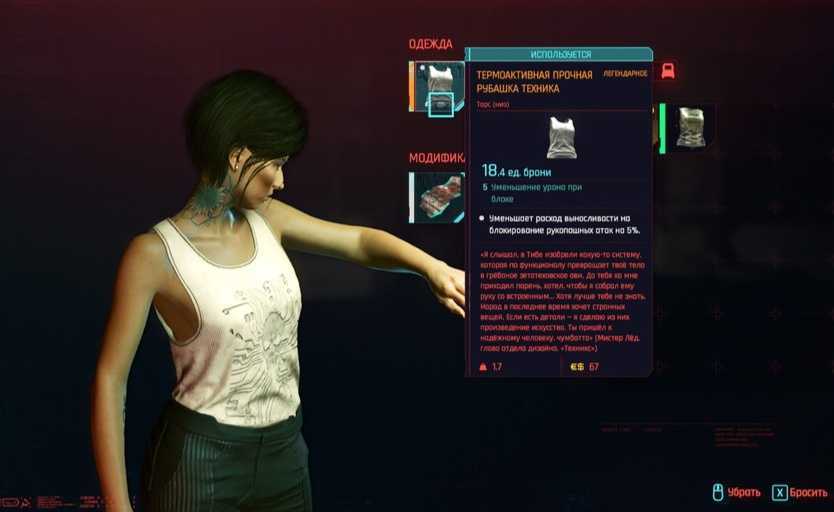The image size is (834, 512).
Task: Choose the shirt slot with the green bar
Action: tap(689, 127)
